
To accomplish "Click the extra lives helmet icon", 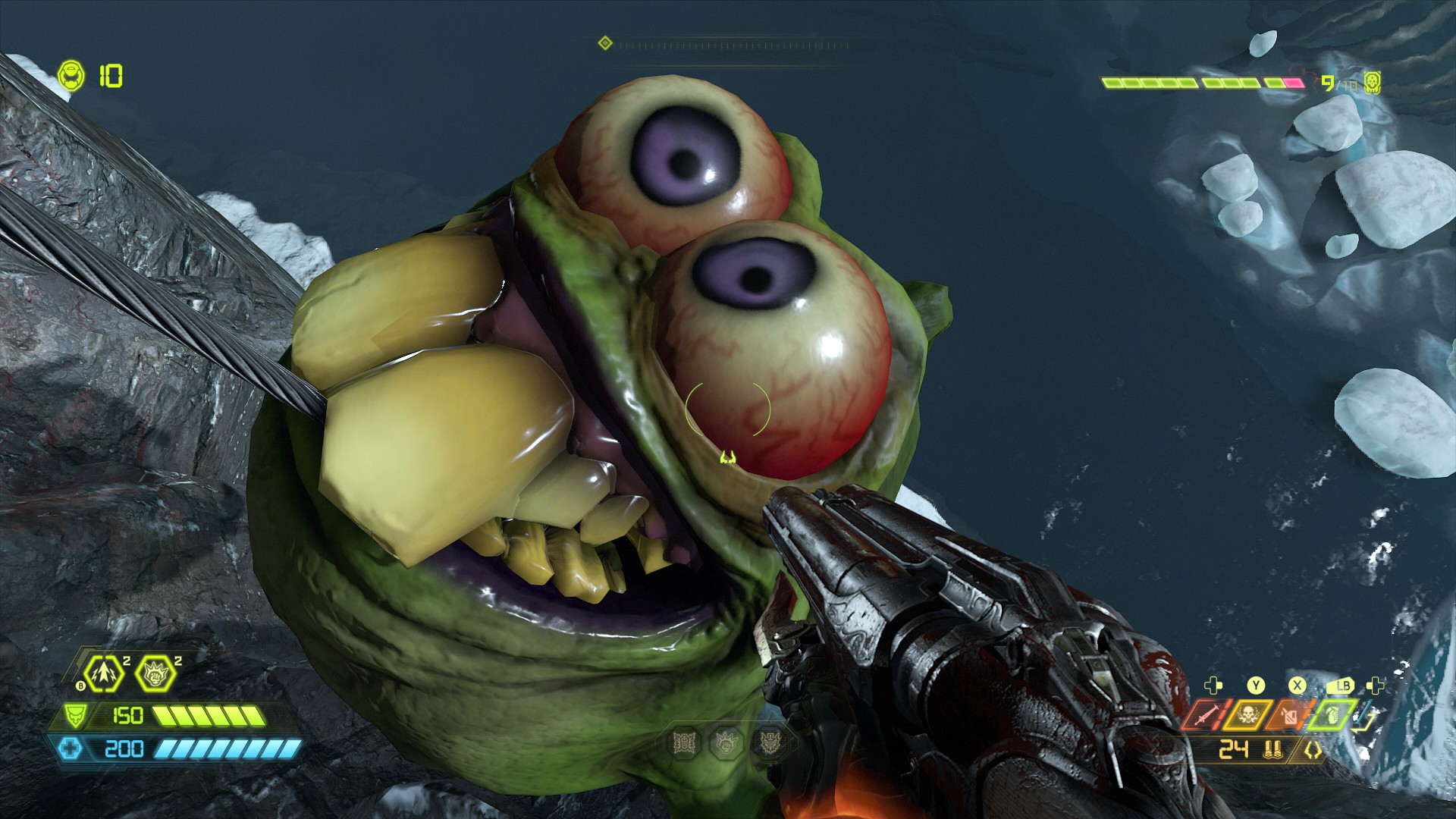I will pos(71,76).
